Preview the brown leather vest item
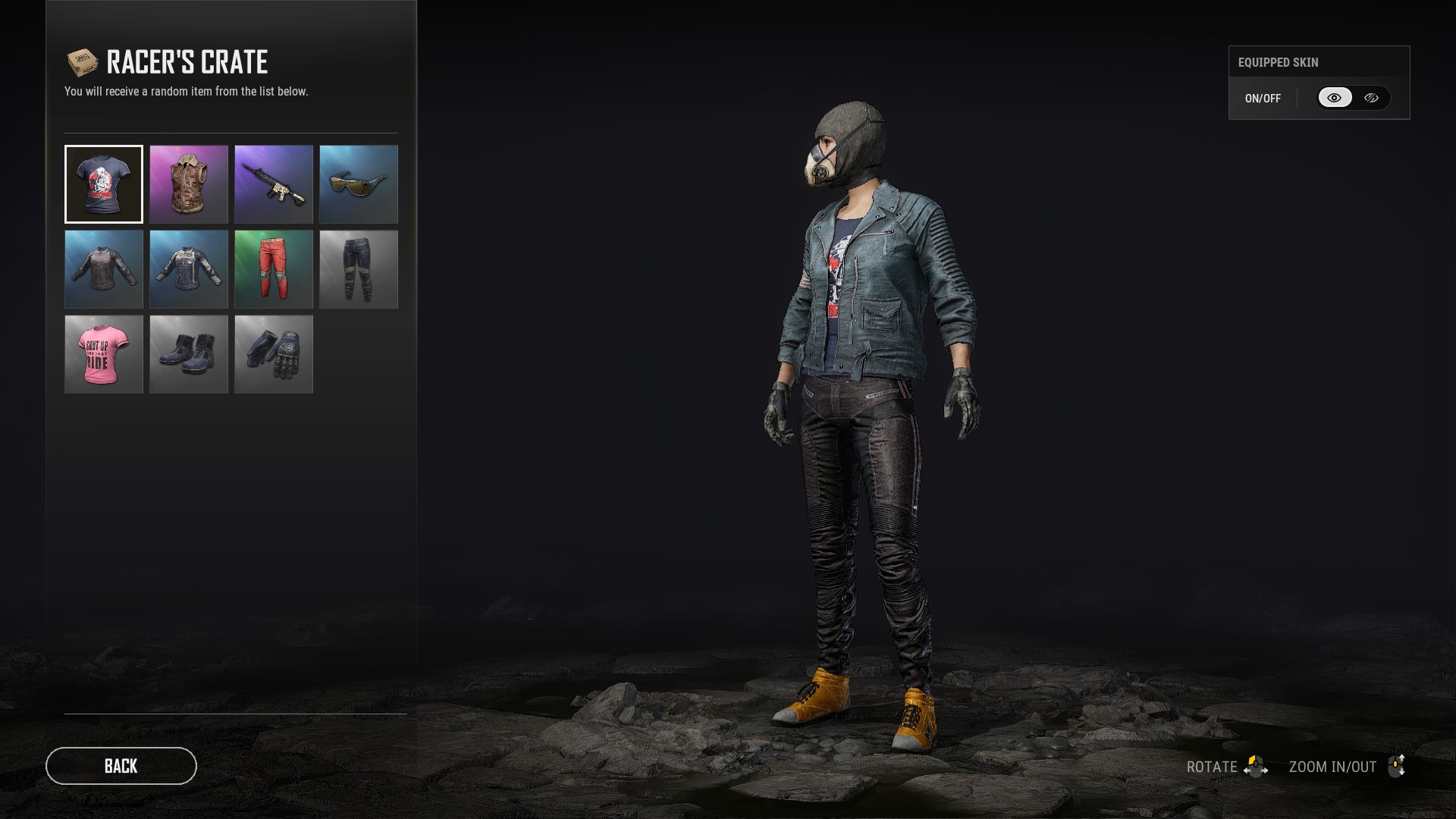 pos(189,184)
